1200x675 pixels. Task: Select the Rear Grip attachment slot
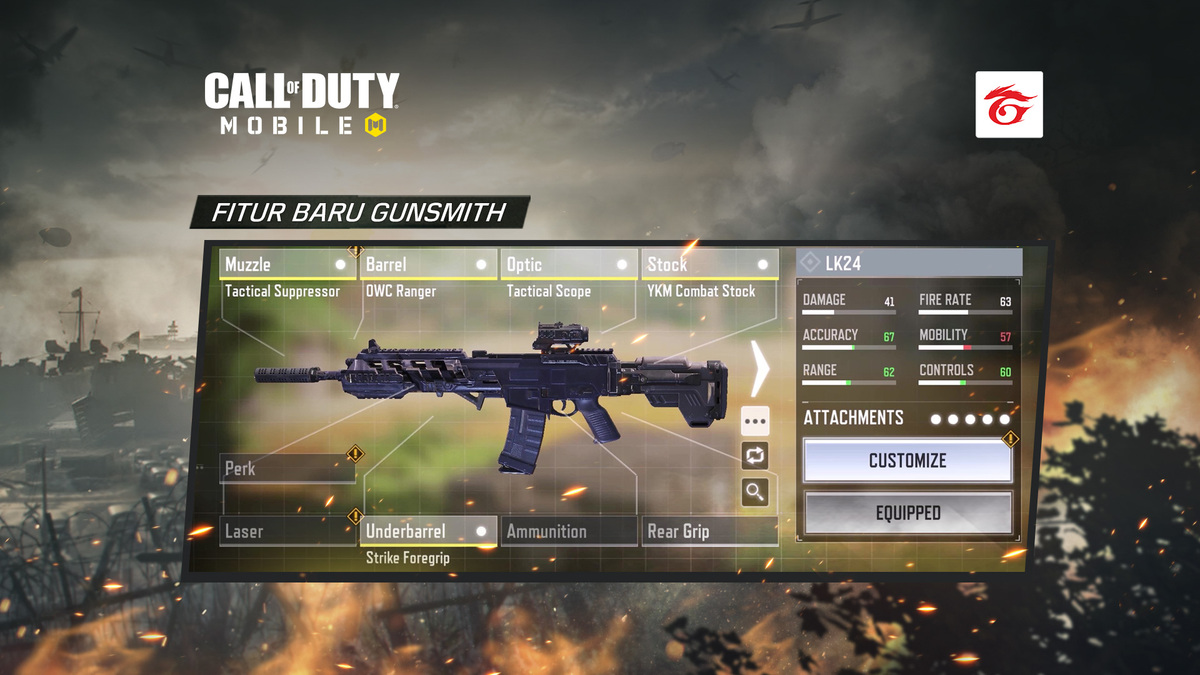(710, 531)
